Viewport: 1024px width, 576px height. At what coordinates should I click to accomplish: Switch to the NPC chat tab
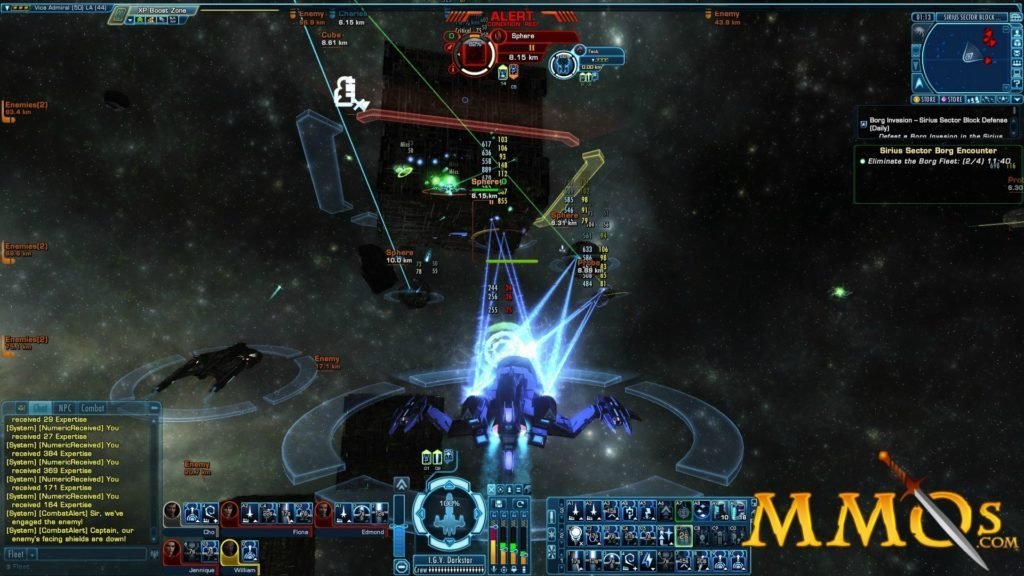(x=66, y=408)
